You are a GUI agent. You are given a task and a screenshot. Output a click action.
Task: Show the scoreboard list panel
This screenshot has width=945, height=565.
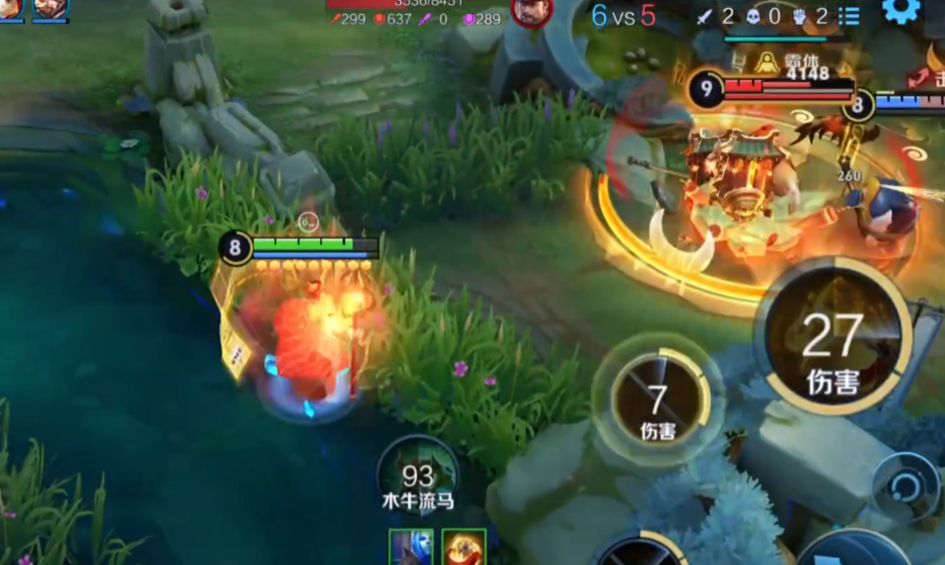849,16
